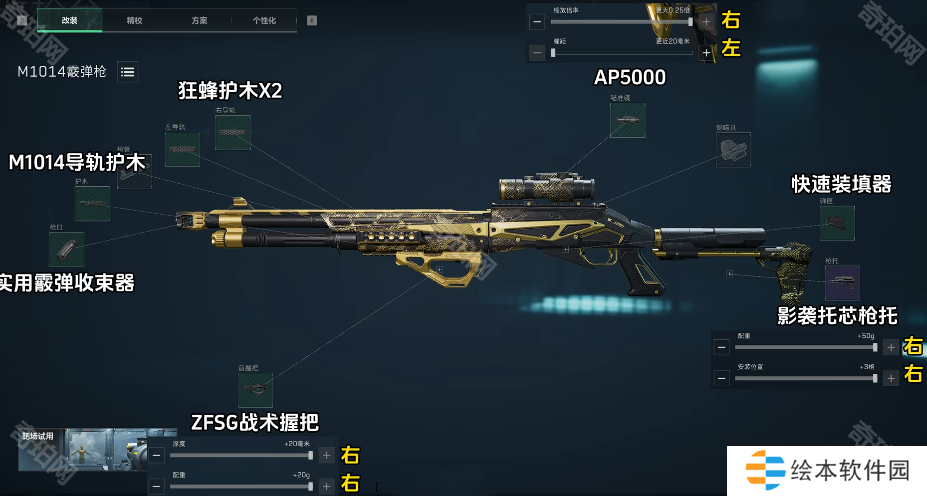Decrease the scope 缩放倍率 with minus
Image resolution: width=927 pixels, height=496 pixels.
(x=537, y=21)
